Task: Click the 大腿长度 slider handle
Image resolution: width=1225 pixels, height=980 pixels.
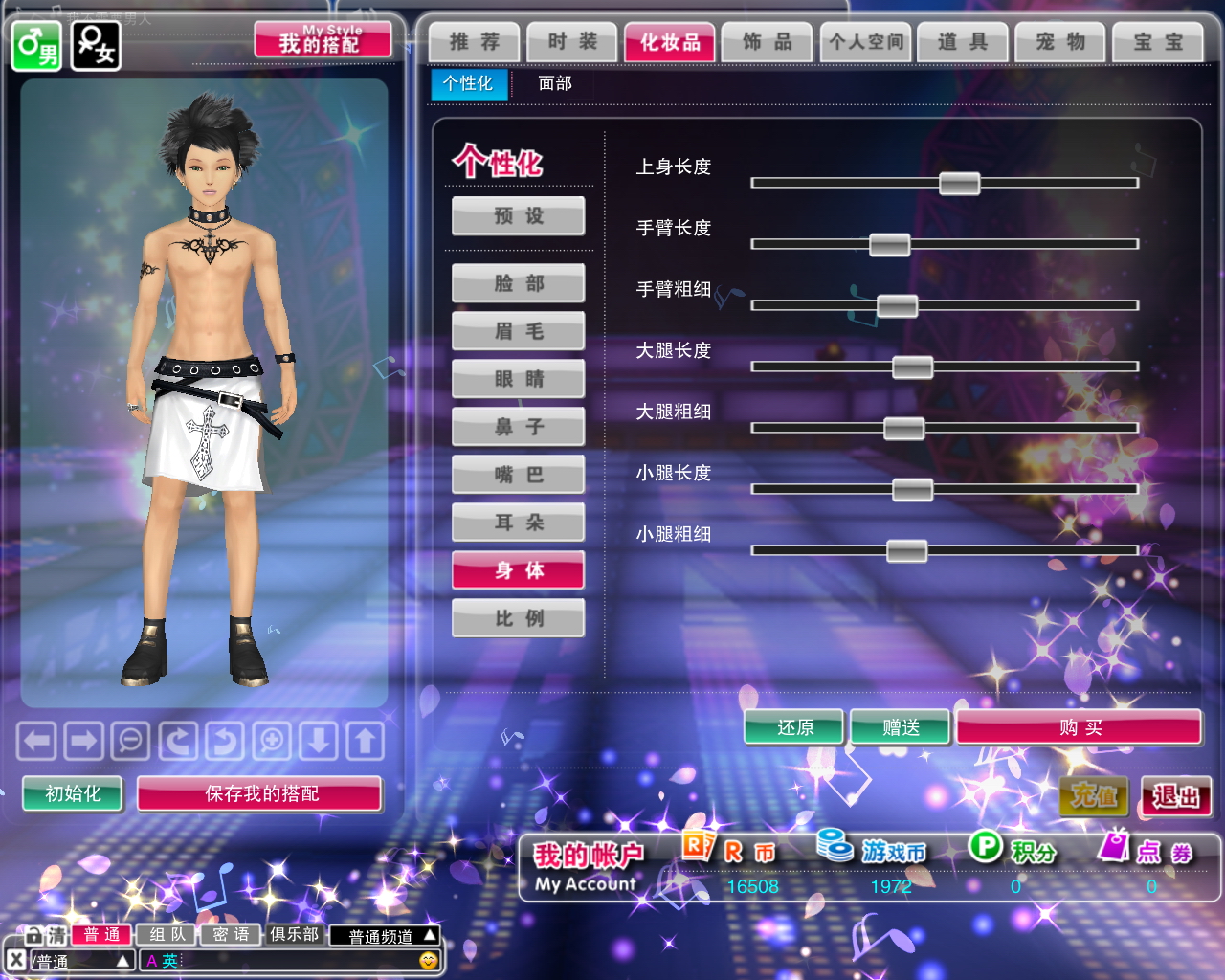Action: pyautogui.click(x=912, y=367)
